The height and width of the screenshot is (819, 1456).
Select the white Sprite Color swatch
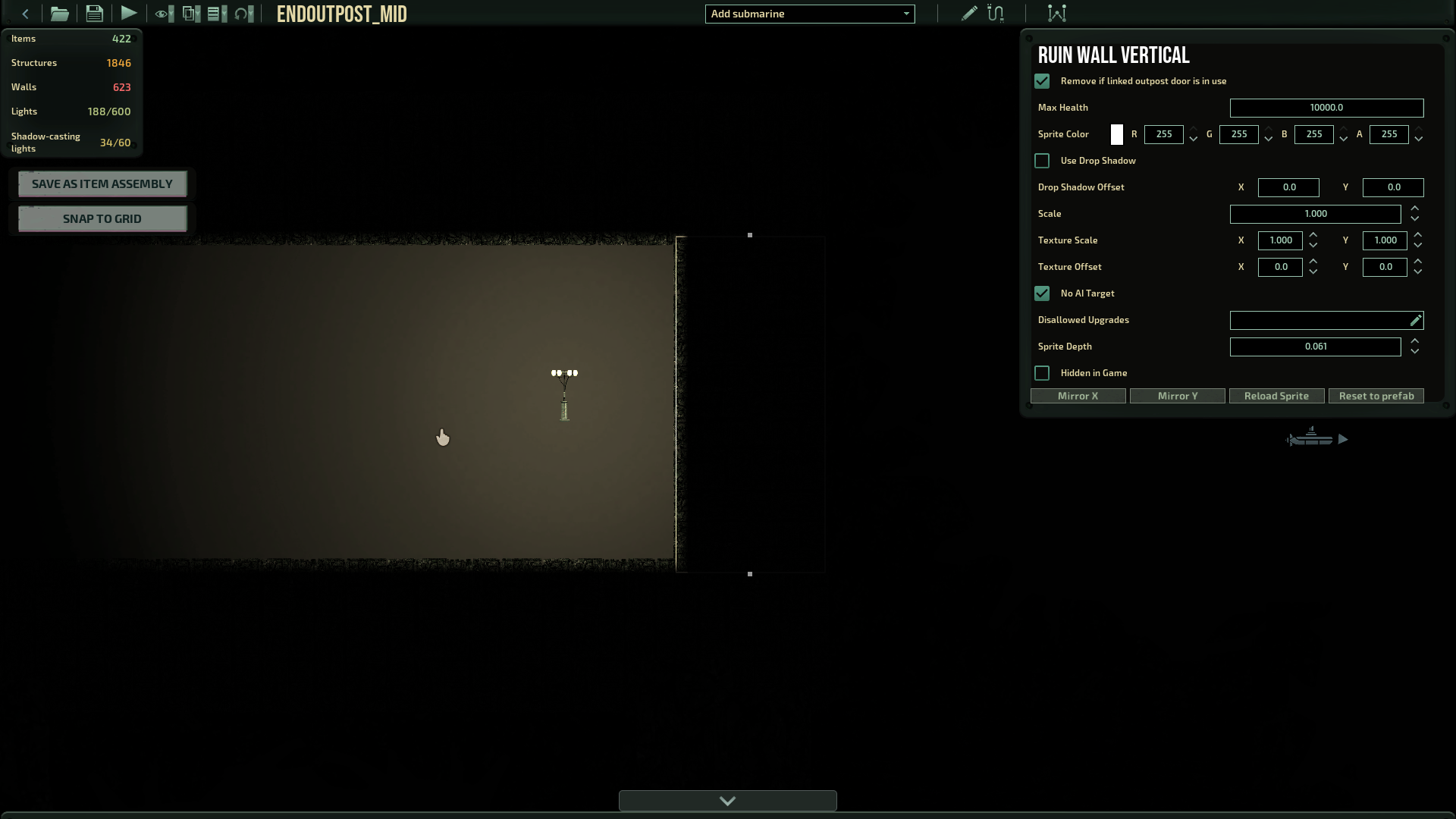coord(1116,134)
